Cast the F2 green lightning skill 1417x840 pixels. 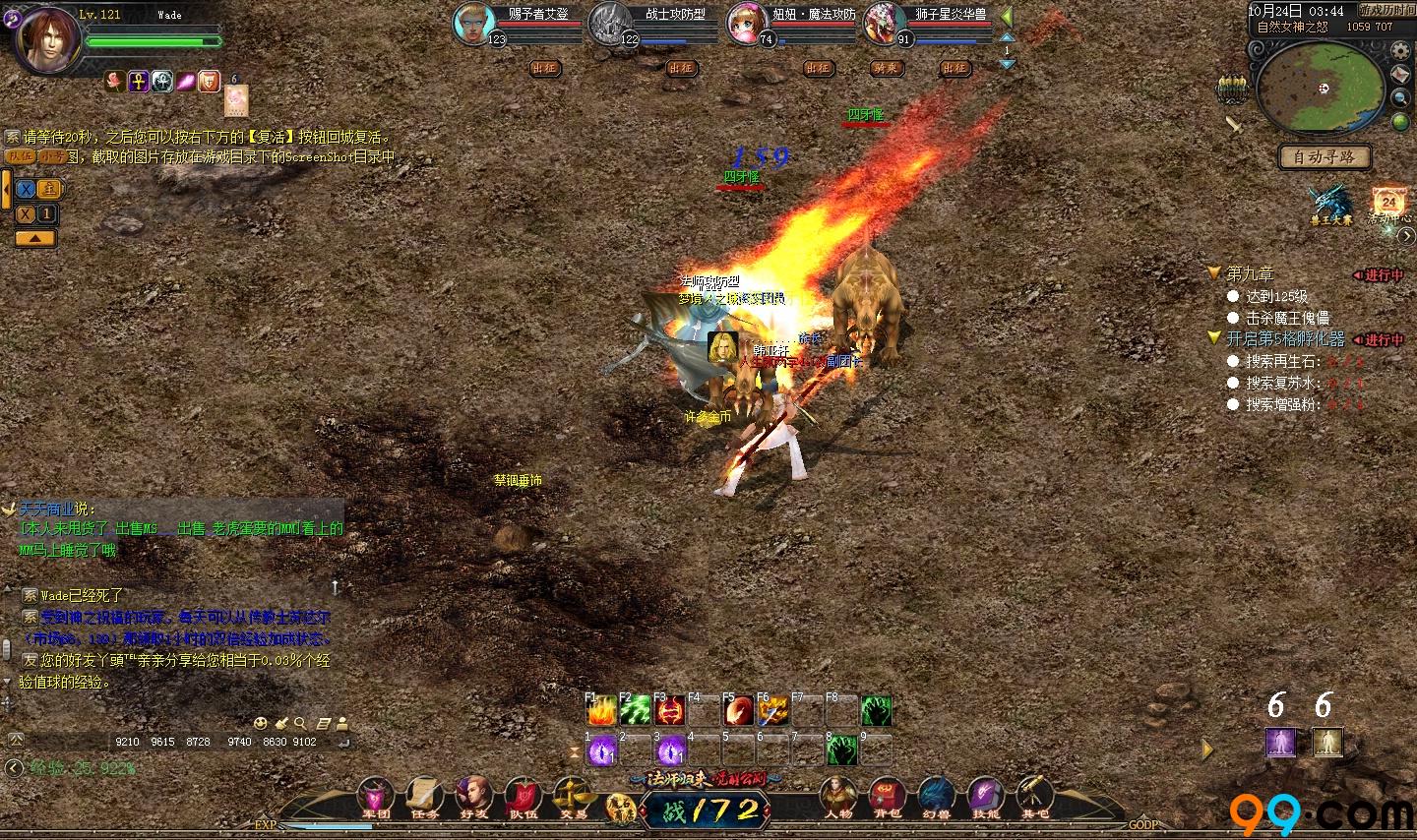click(x=636, y=710)
